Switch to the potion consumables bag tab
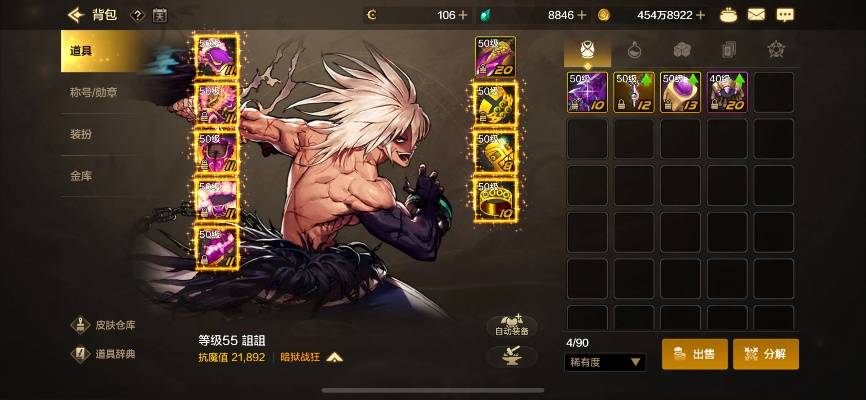866x400 pixels. pyautogui.click(x=634, y=49)
